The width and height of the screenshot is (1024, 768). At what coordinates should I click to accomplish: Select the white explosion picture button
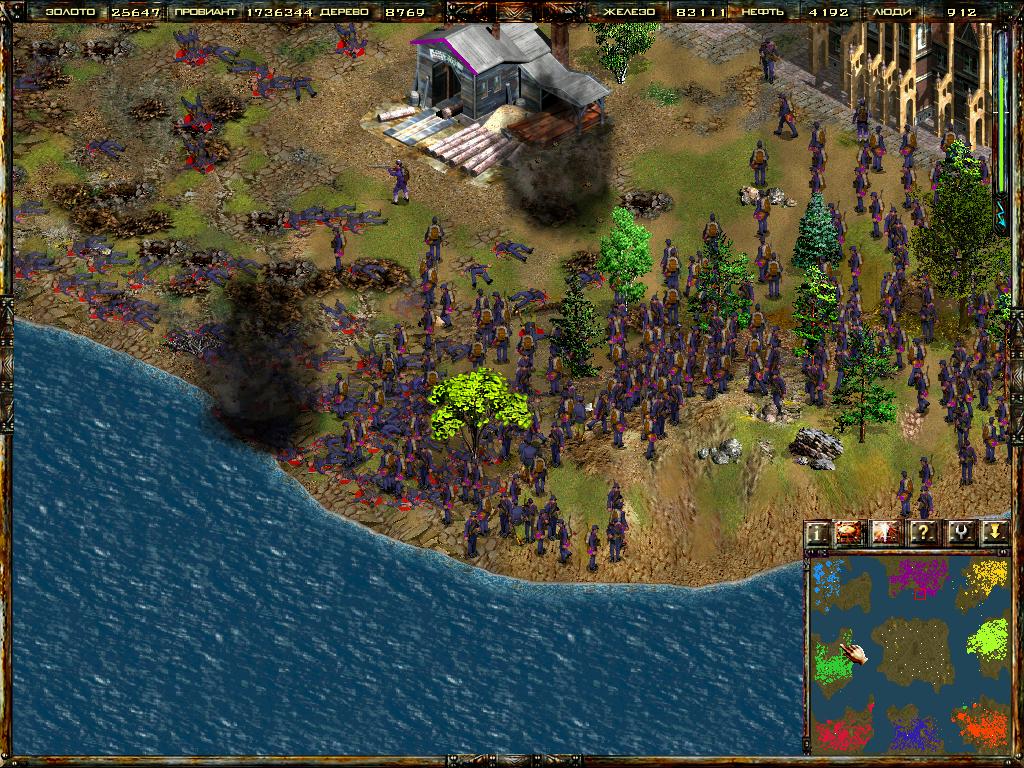point(886,532)
